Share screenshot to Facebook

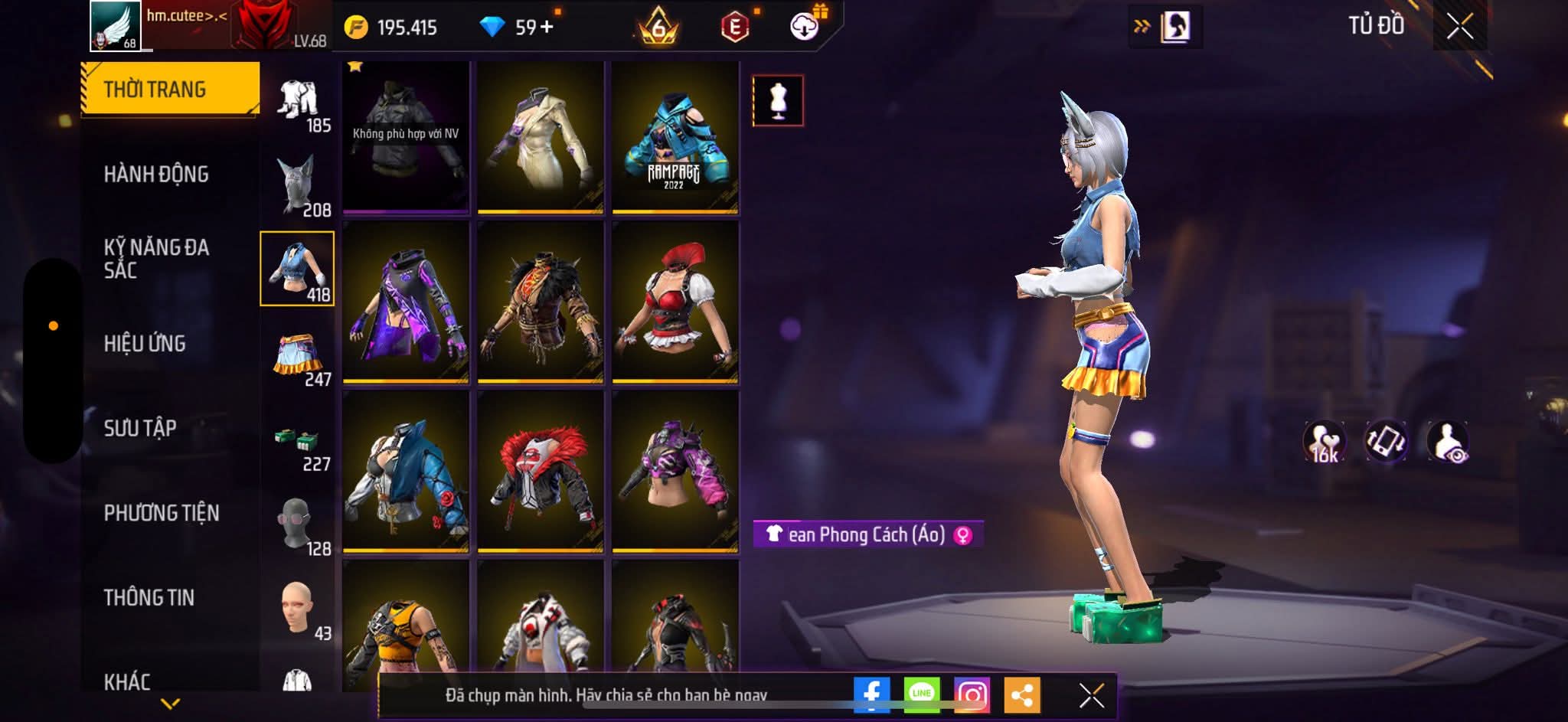click(871, 695)
